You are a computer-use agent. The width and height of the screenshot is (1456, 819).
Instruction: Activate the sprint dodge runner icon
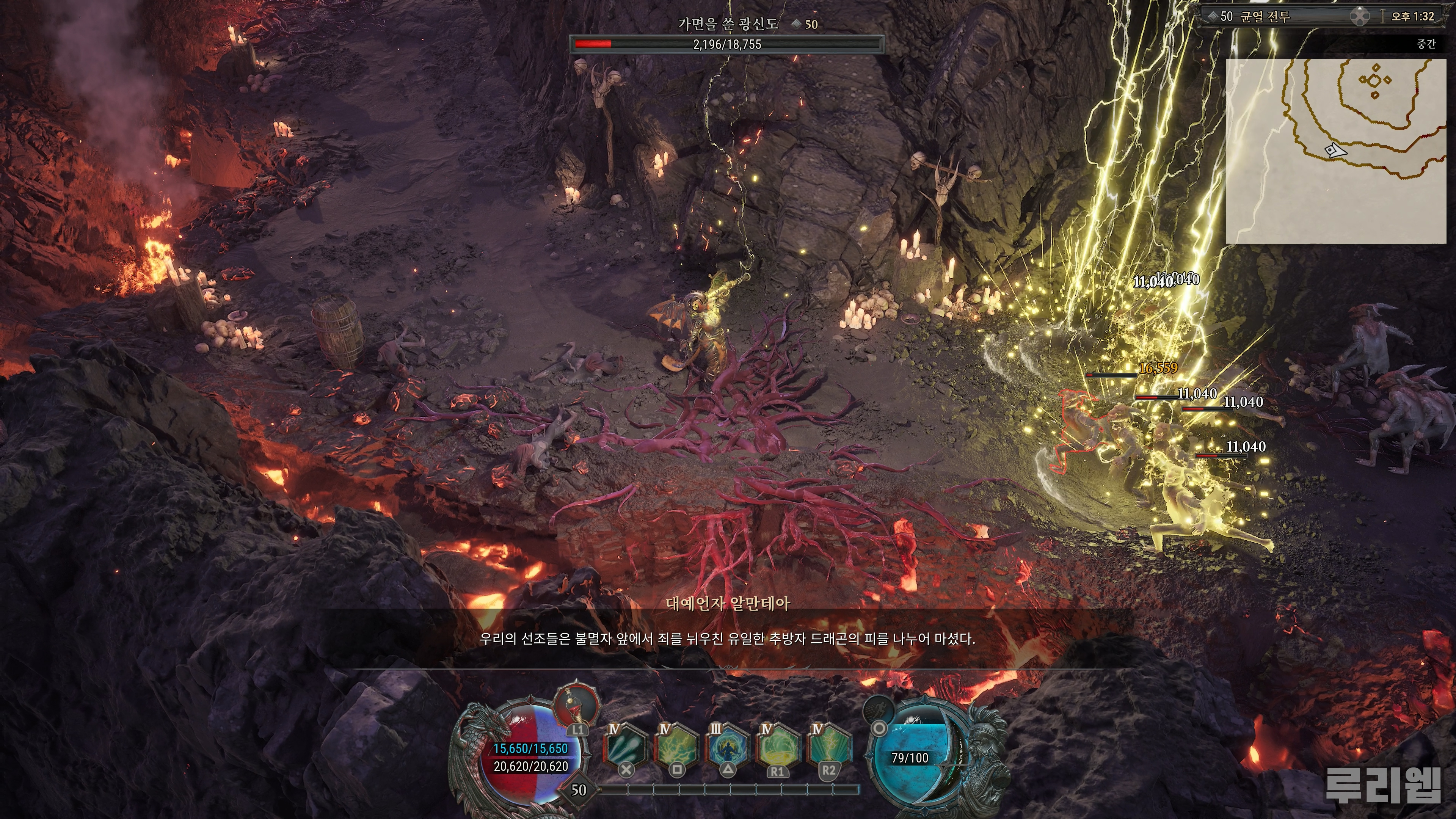(x=880, y=709)
